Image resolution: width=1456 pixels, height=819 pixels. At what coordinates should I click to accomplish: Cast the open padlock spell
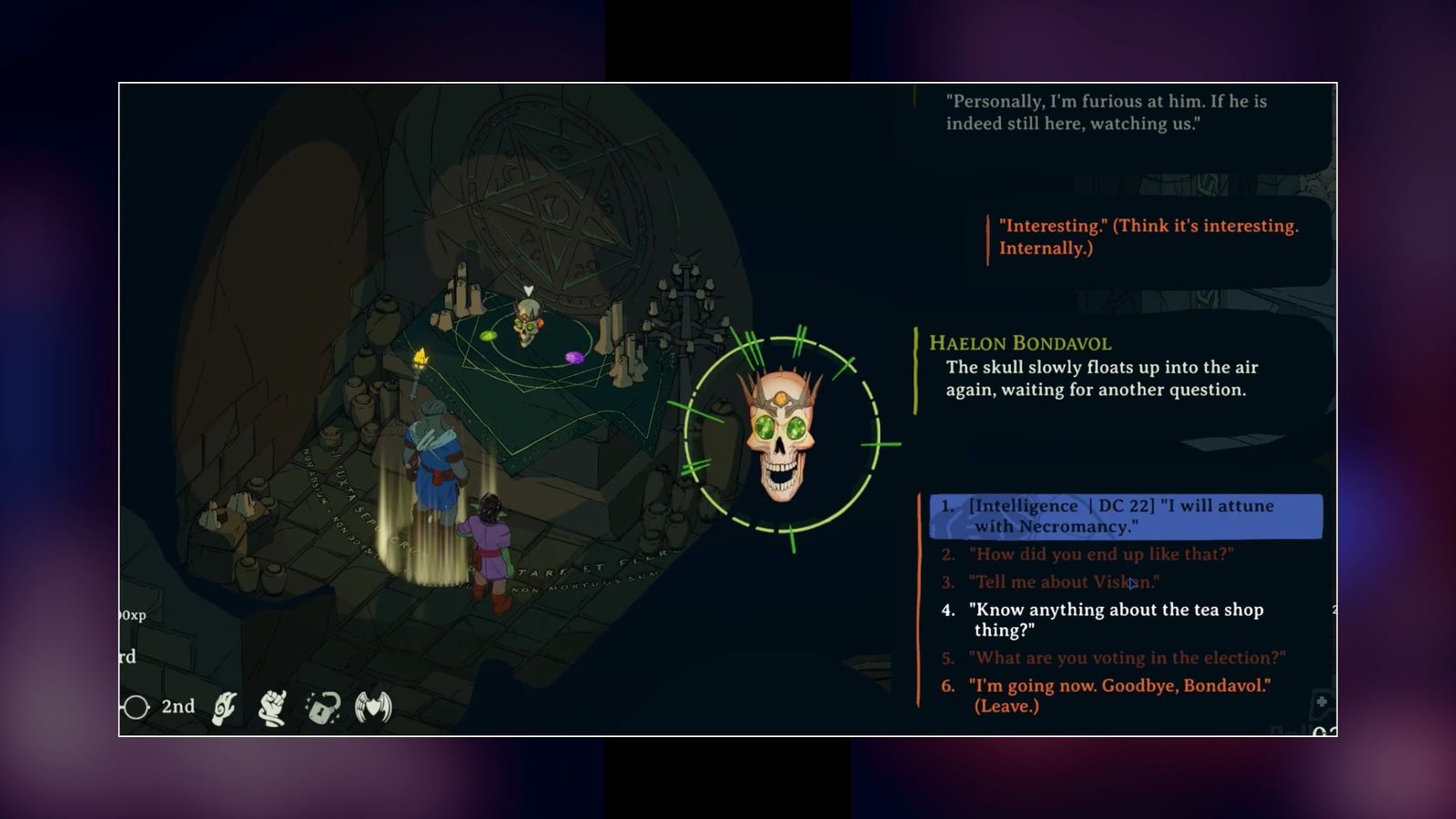(x=323, y=707)
